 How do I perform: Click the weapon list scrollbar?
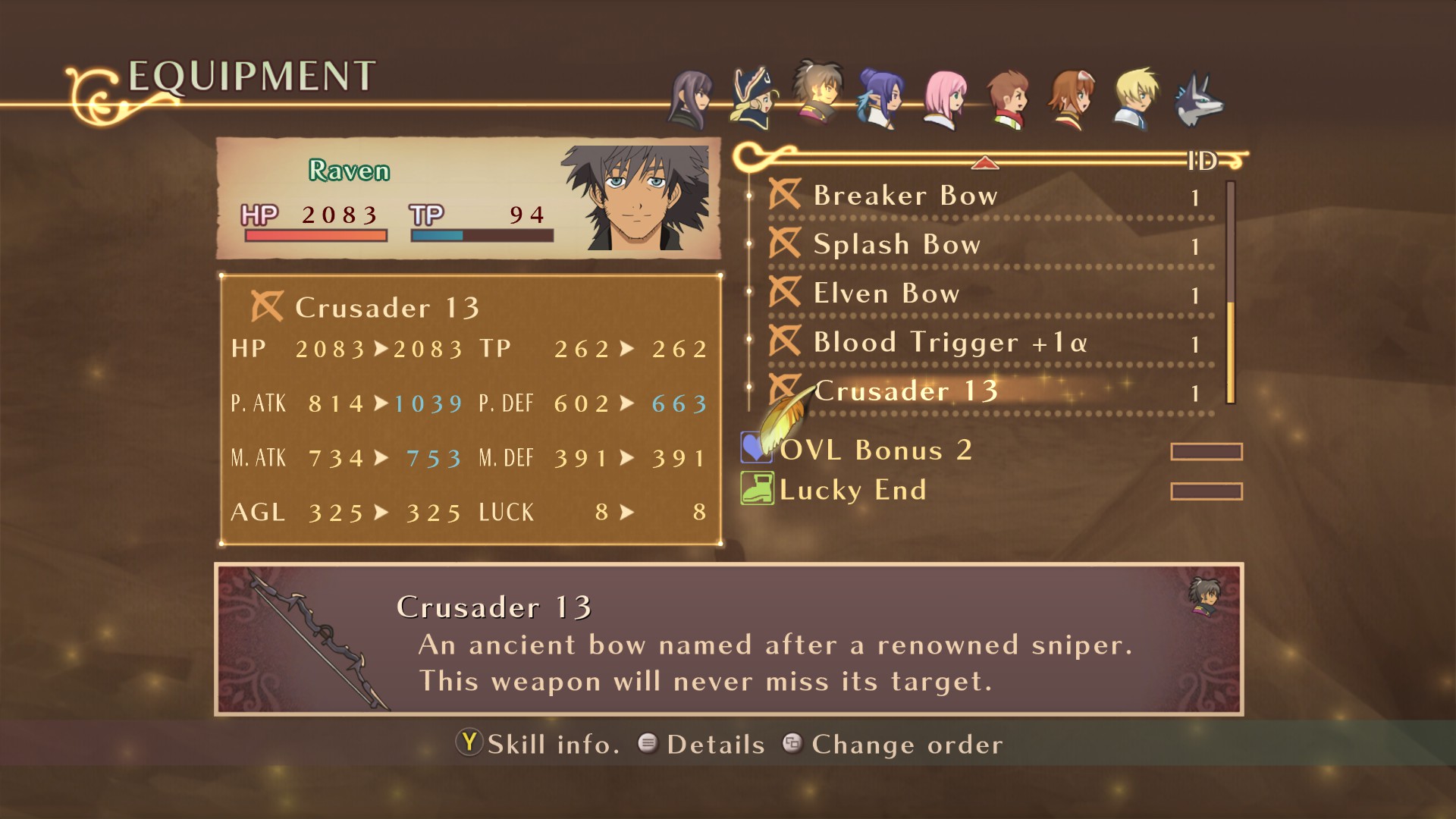[x=1230, y=292]
